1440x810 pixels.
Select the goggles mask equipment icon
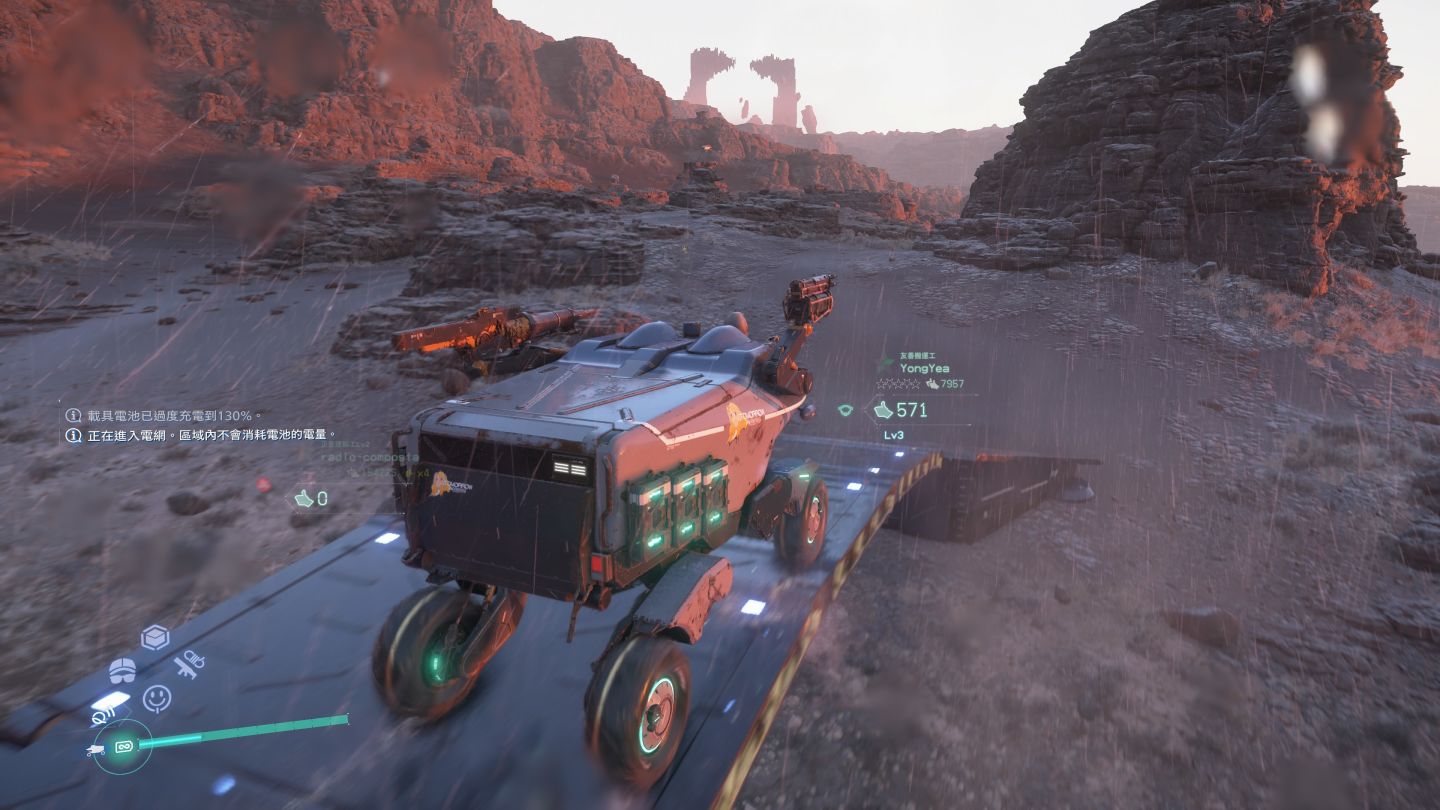tap(122, 670)
